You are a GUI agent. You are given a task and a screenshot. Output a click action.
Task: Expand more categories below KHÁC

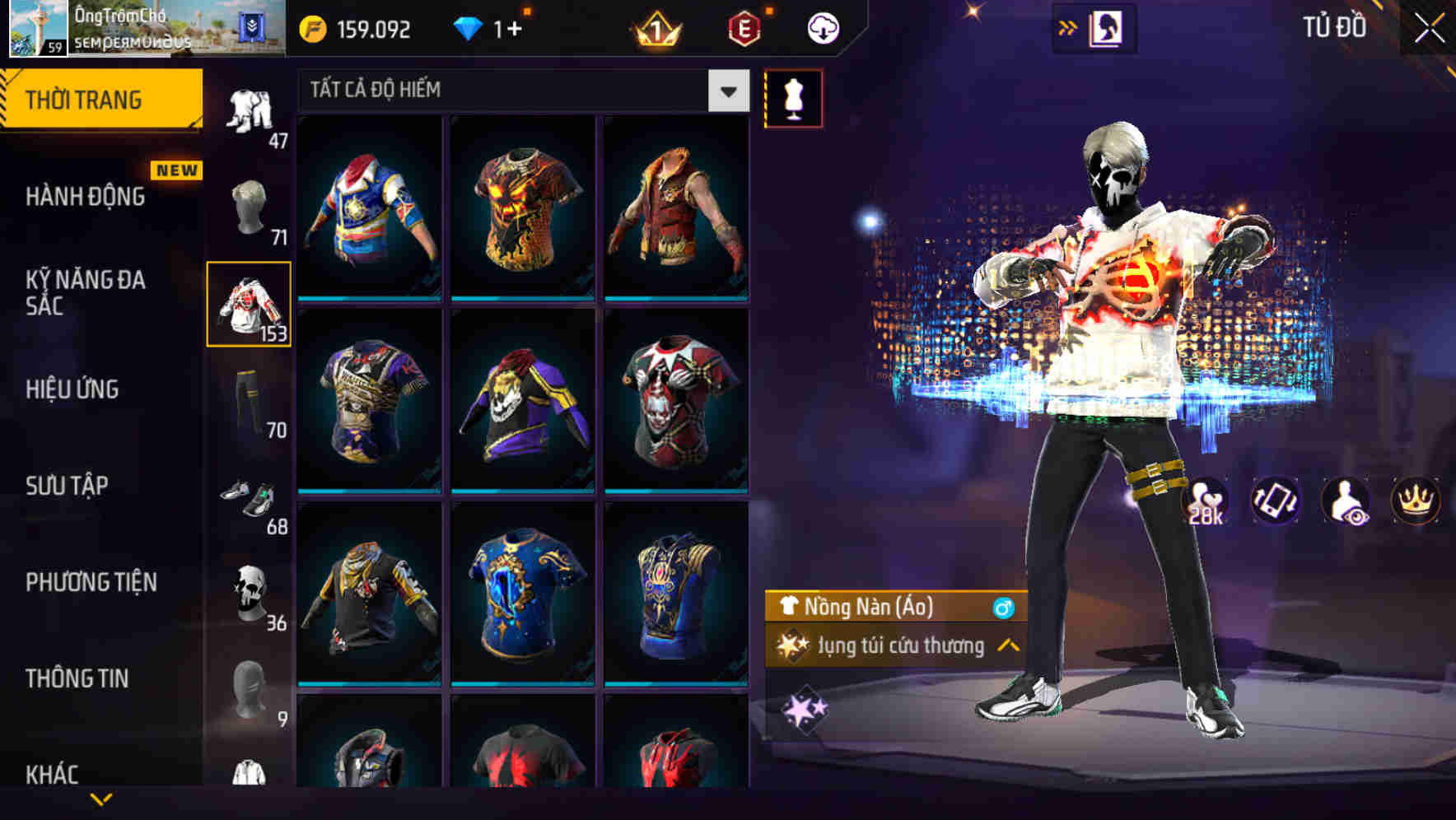[103, 797]
